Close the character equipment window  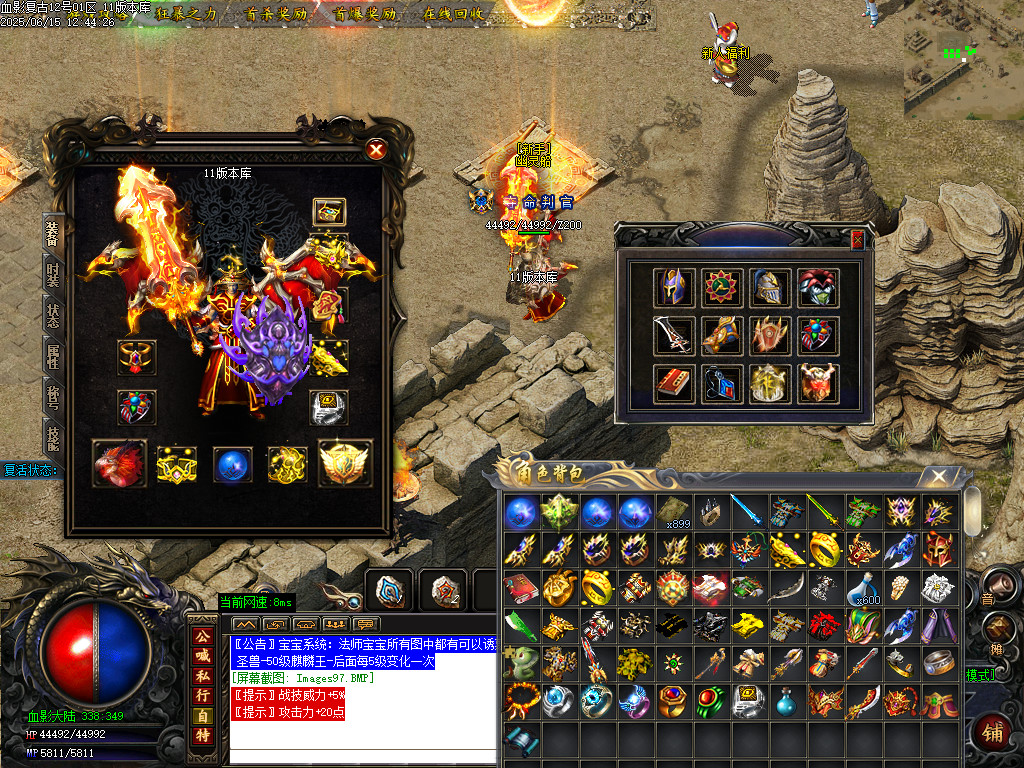[376, 150]
